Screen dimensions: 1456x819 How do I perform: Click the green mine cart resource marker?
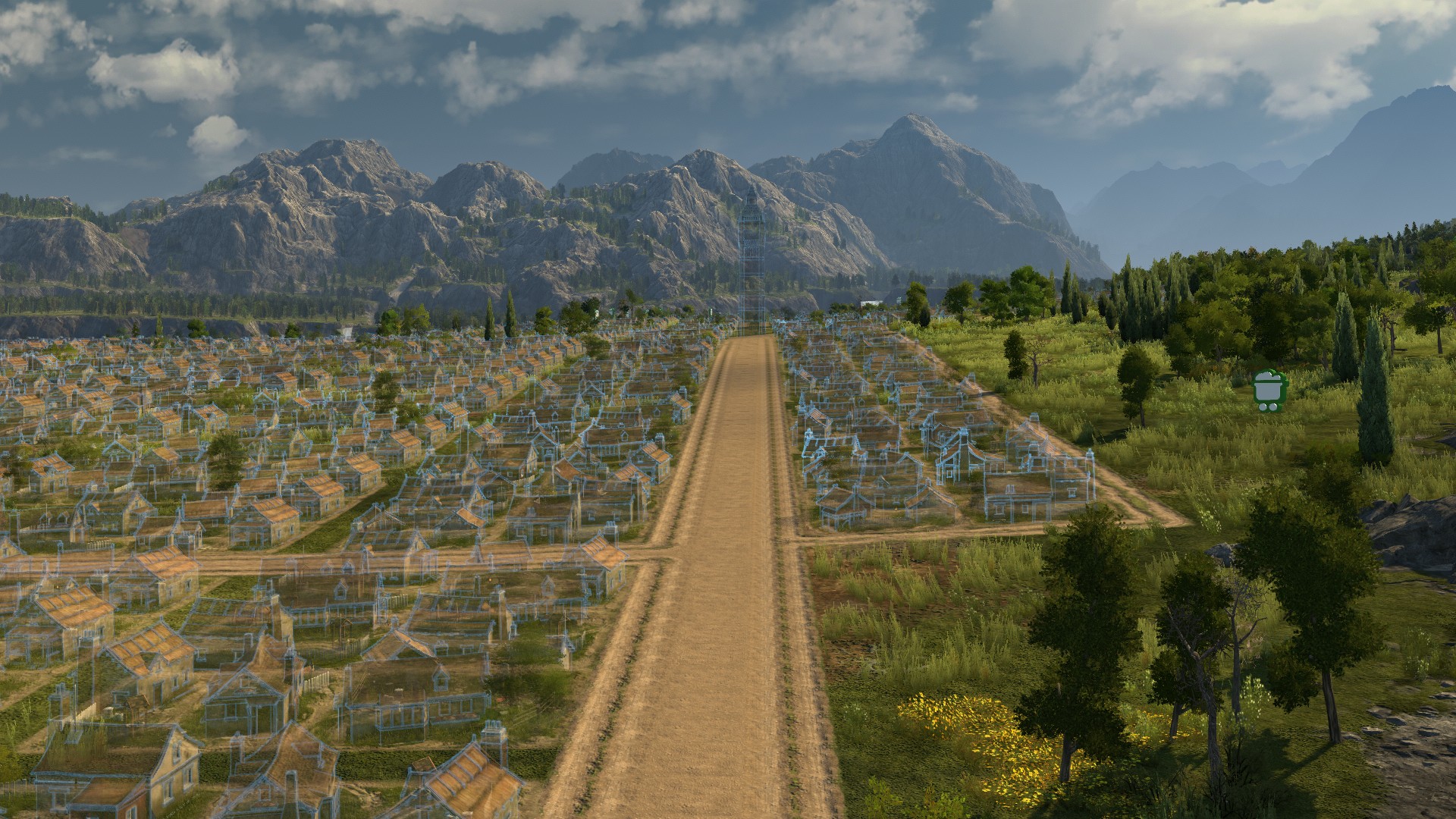(1267, 391)
